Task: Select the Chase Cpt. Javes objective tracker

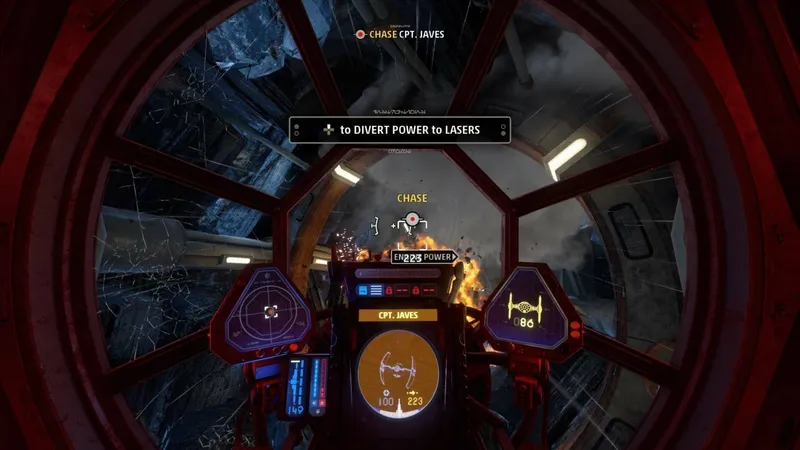Action: tap(400, 34)
